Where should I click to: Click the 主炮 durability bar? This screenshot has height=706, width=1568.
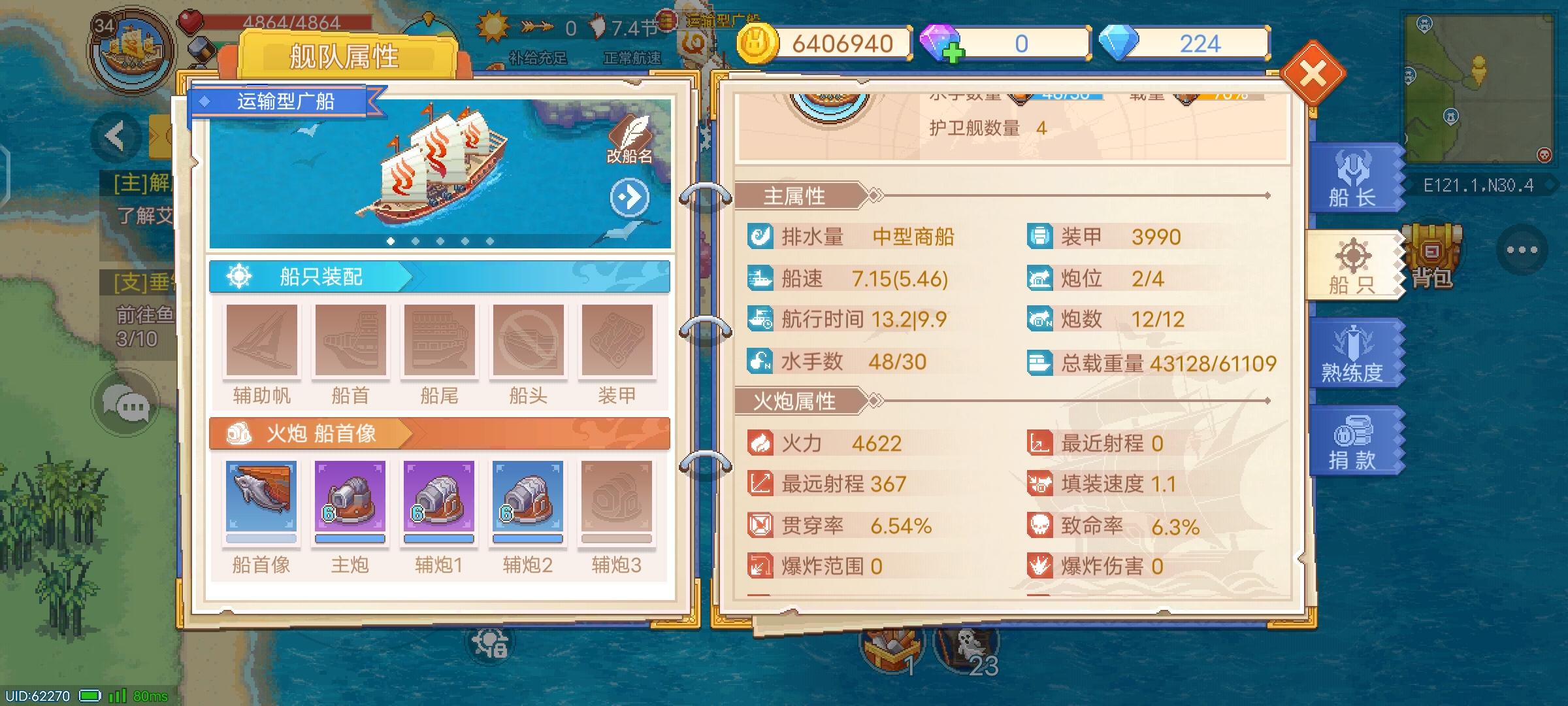pos(350,539)
